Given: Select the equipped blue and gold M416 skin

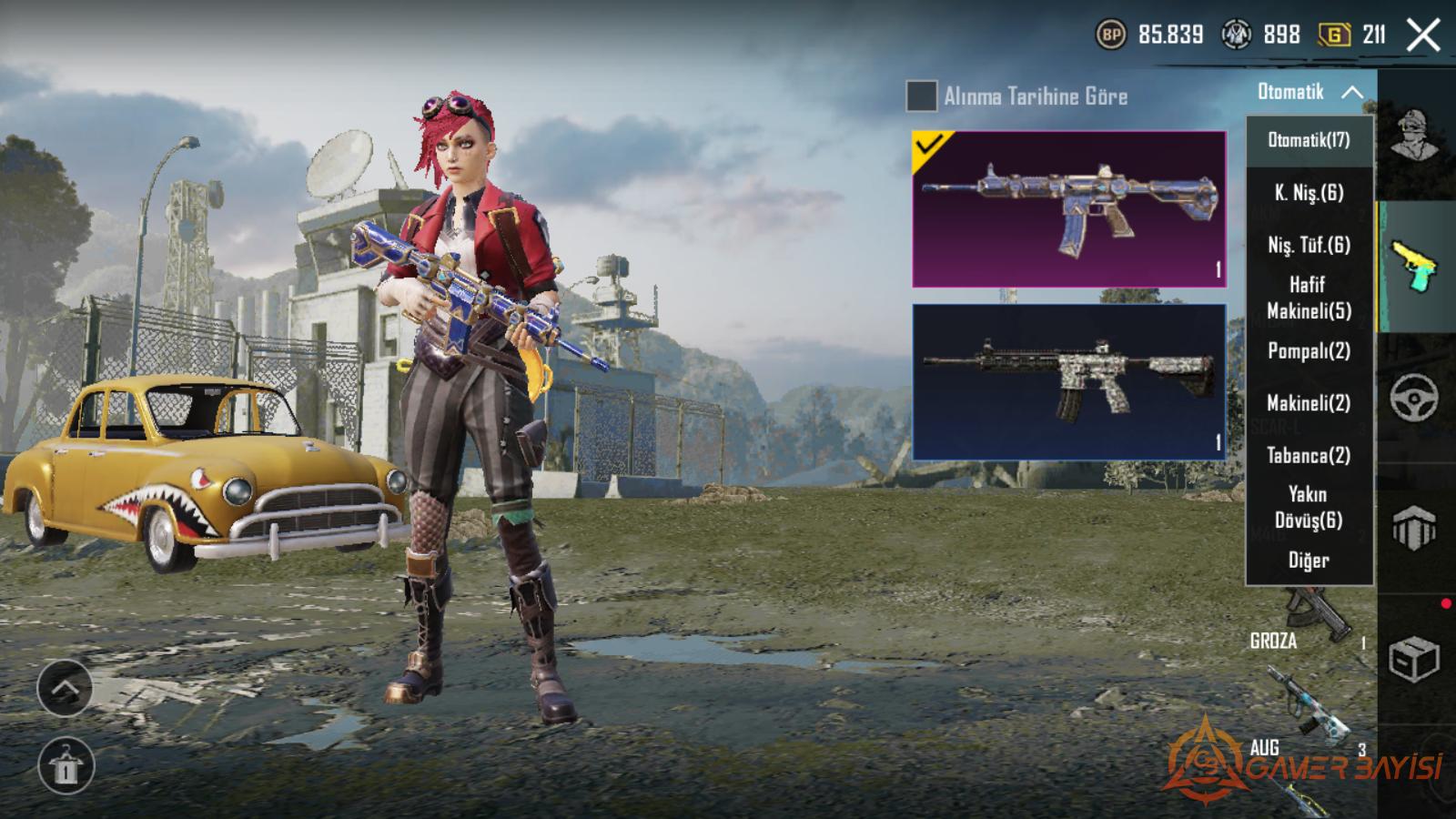Looking at the screenshot, I should [x=1069, y=209].
